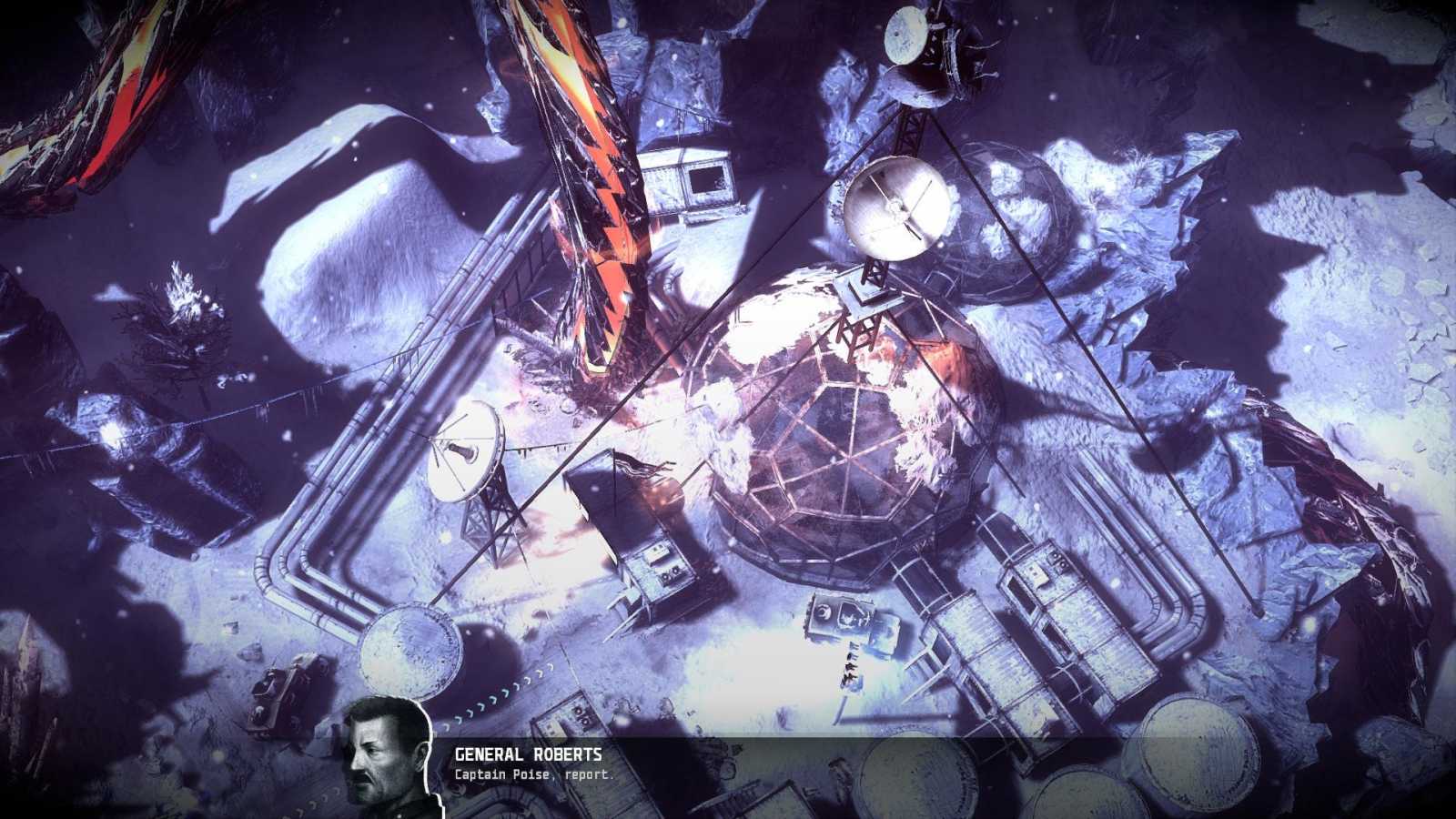Select the snow-covered pine tree on the left
Screen dimensions: 1456x819
tap(182, 328)
